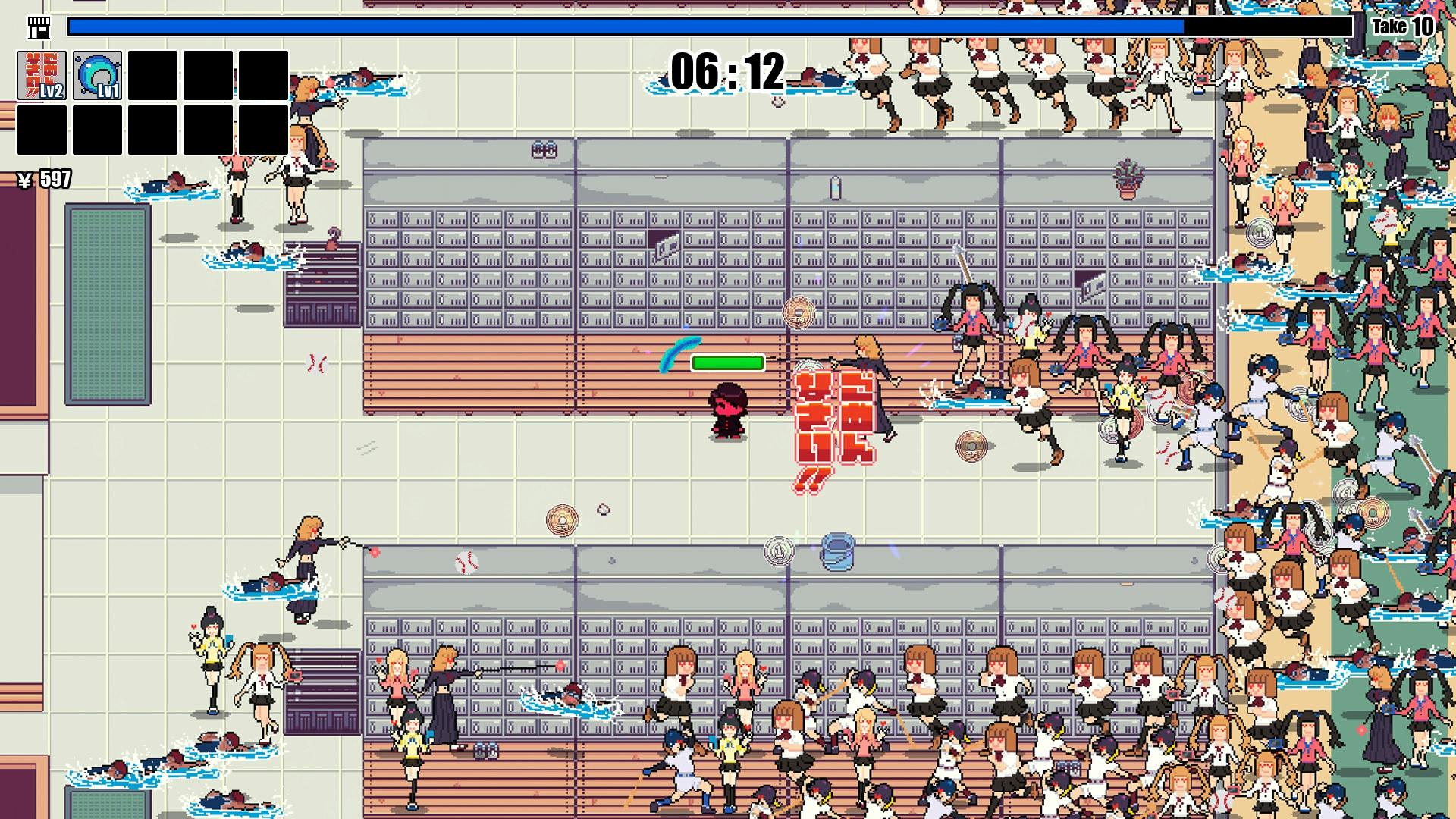
Task: Select the red Japanese text skill at Lv2
Action: click(42, 75)
